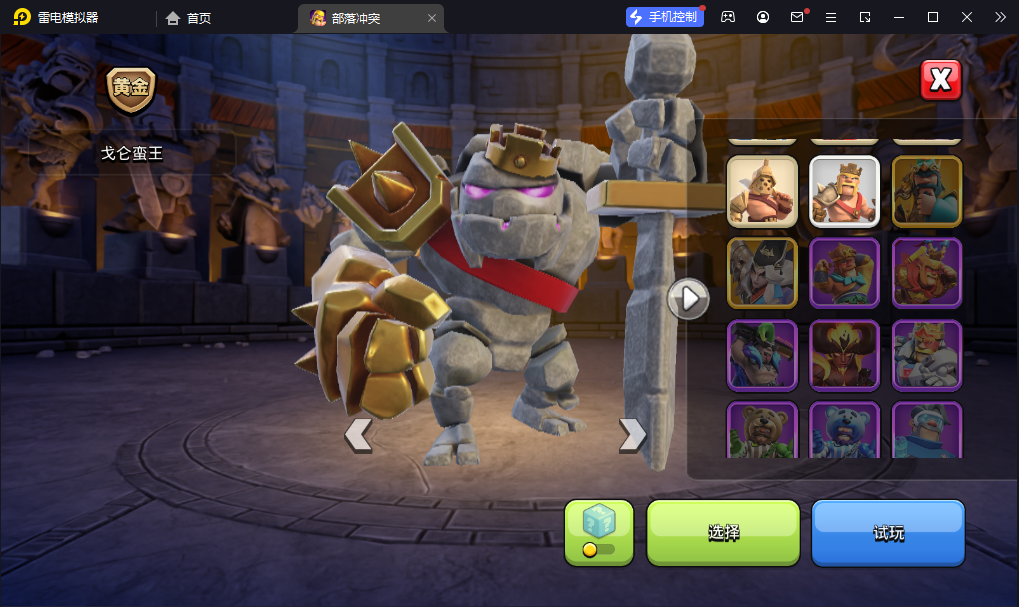Close the skin selection screen

click(940, 80)
